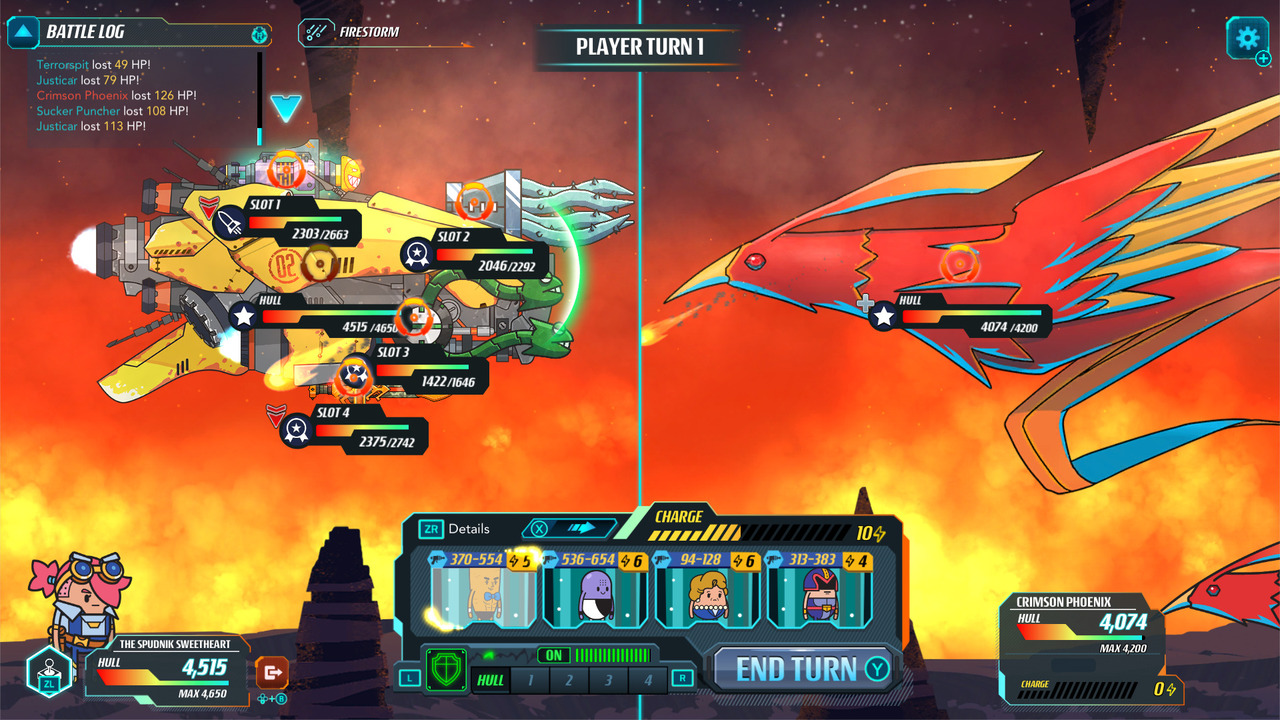The image size is (1280, 720).
Task: Select the purple crew member portrait
Action: click(594, 595)
